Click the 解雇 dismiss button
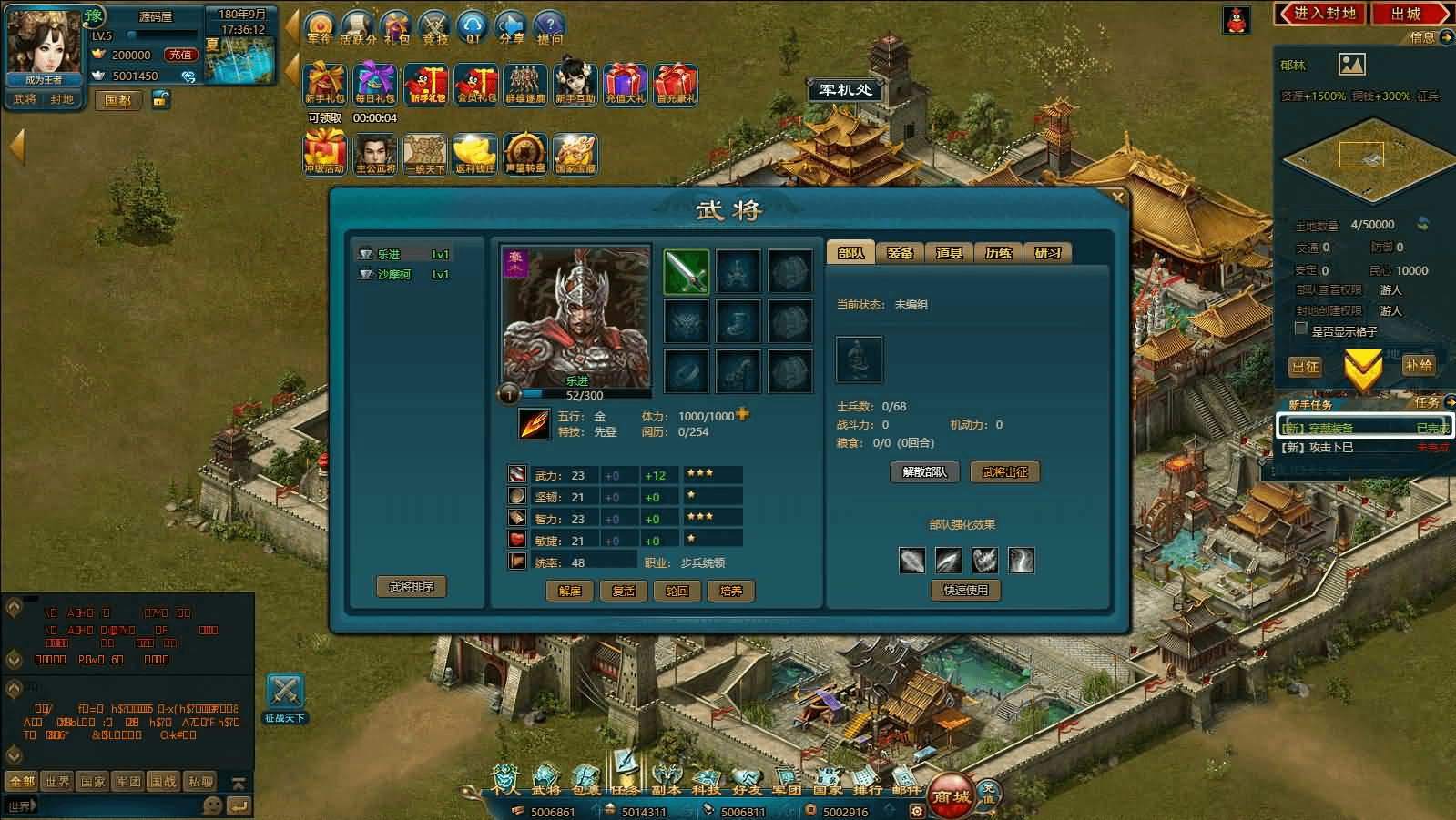The height and width of the screenshot is (820, 1456). tap(570, 591)
